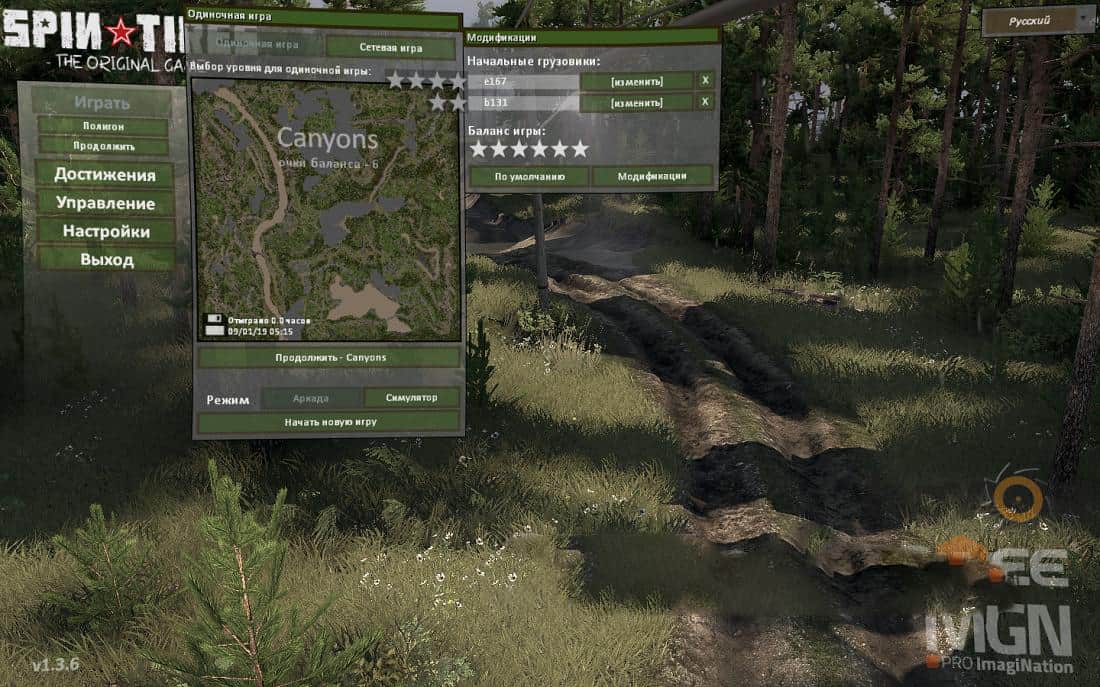Go to the Управление controls menu

pyautogui.click(x=104, y=203)
